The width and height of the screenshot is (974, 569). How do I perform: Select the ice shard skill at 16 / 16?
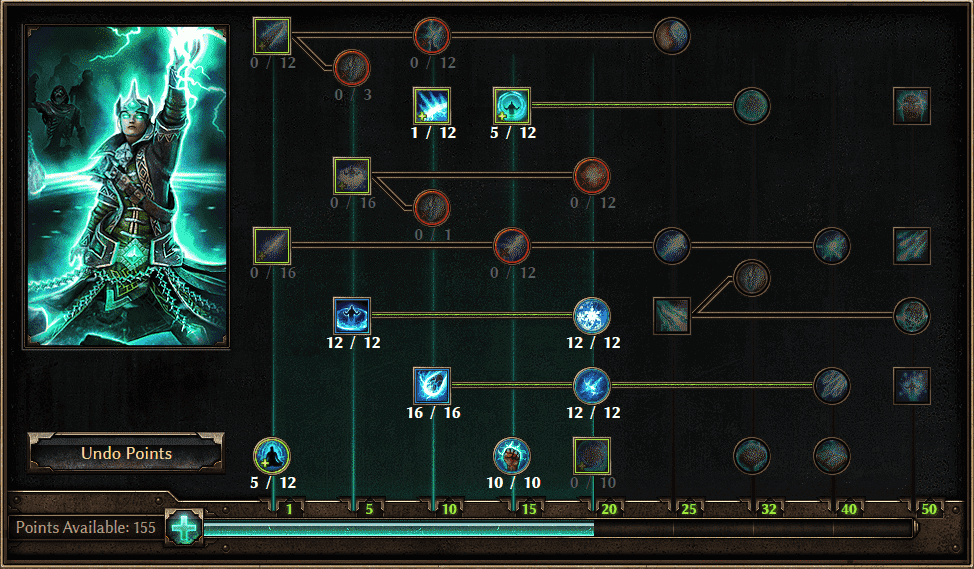coord(432,386)
